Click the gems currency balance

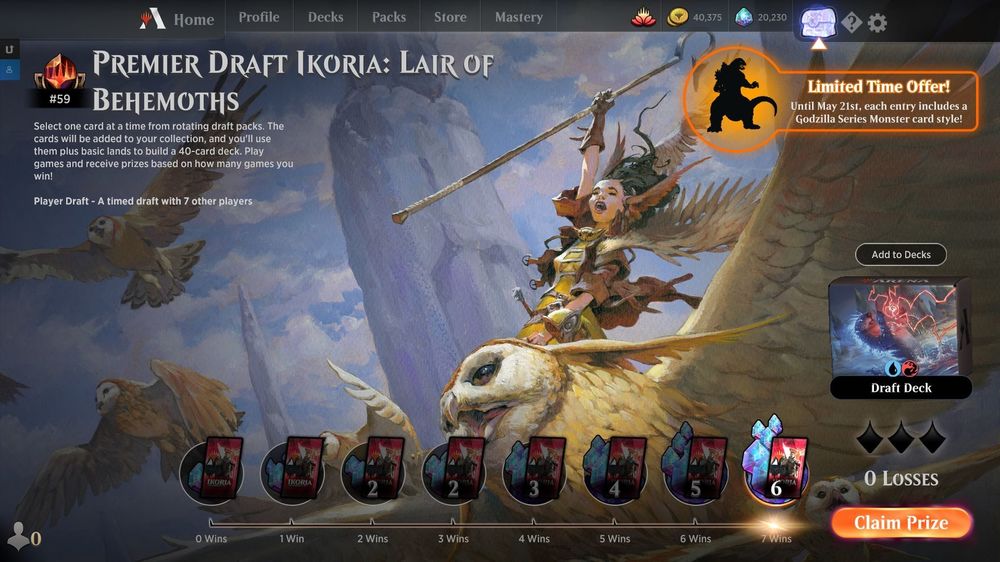click(760, 17)
